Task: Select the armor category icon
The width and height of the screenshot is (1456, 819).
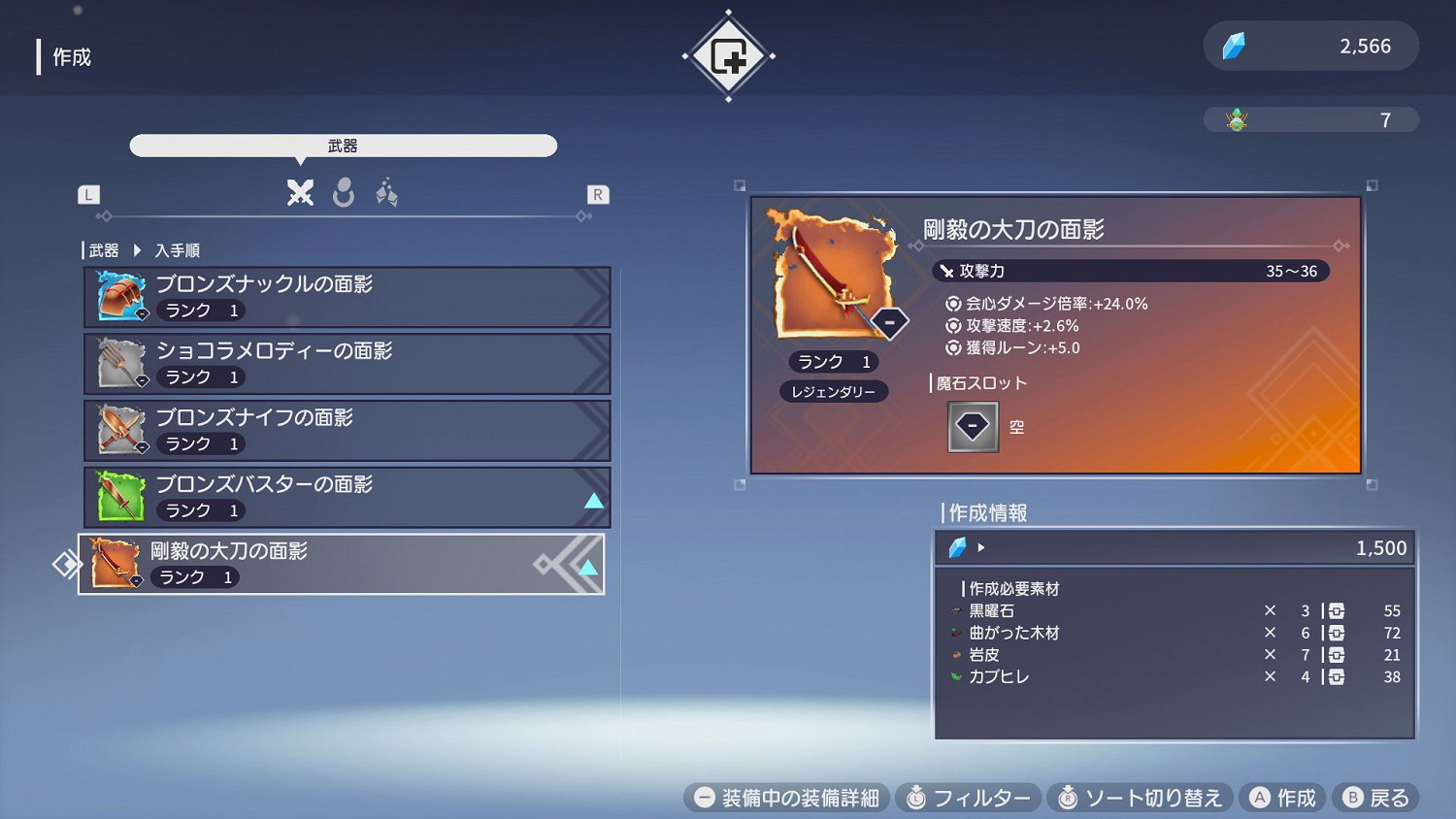Action: (x=345, y=193)
